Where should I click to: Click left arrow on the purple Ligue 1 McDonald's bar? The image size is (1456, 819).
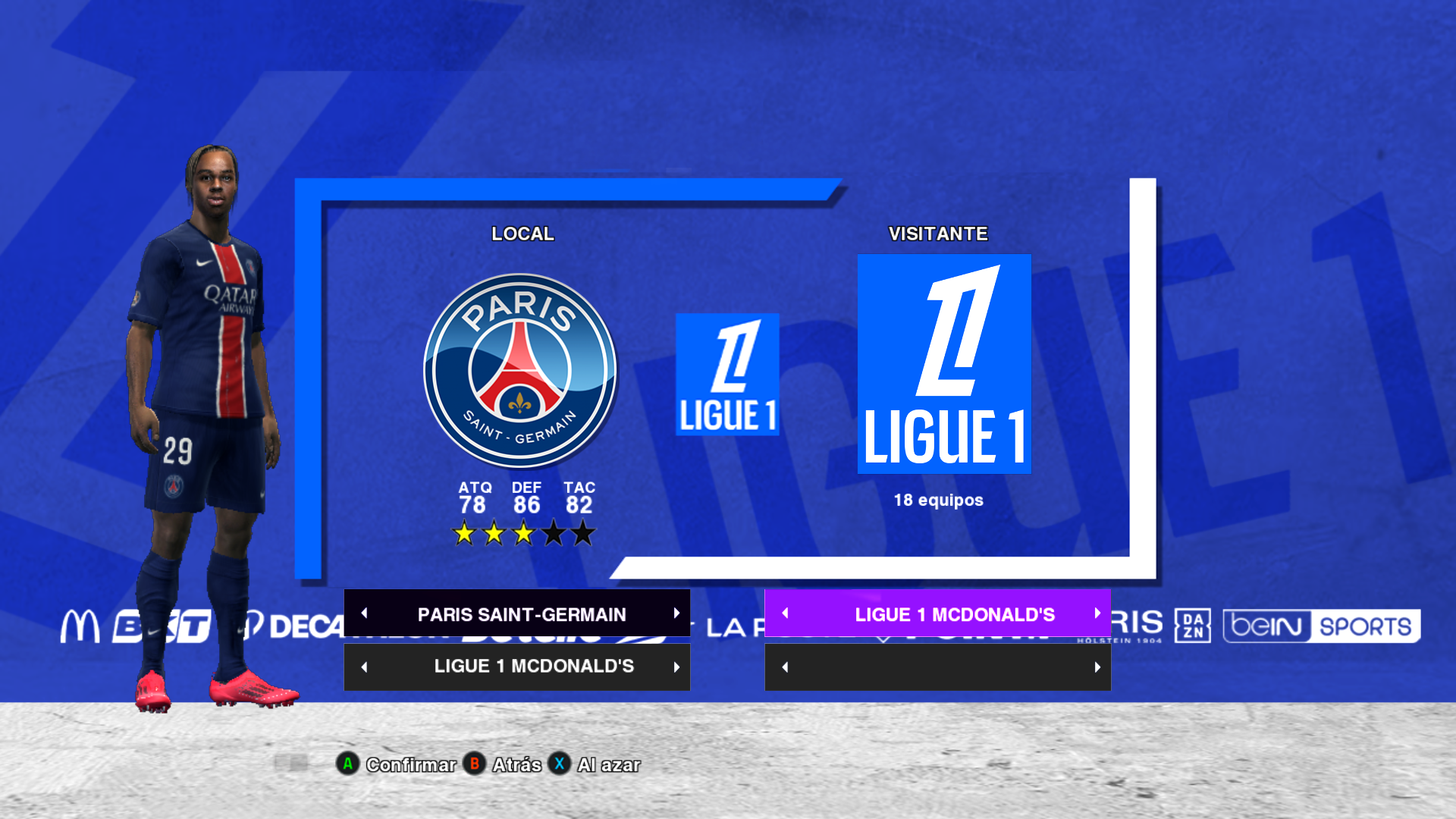(x=785, y=613)
